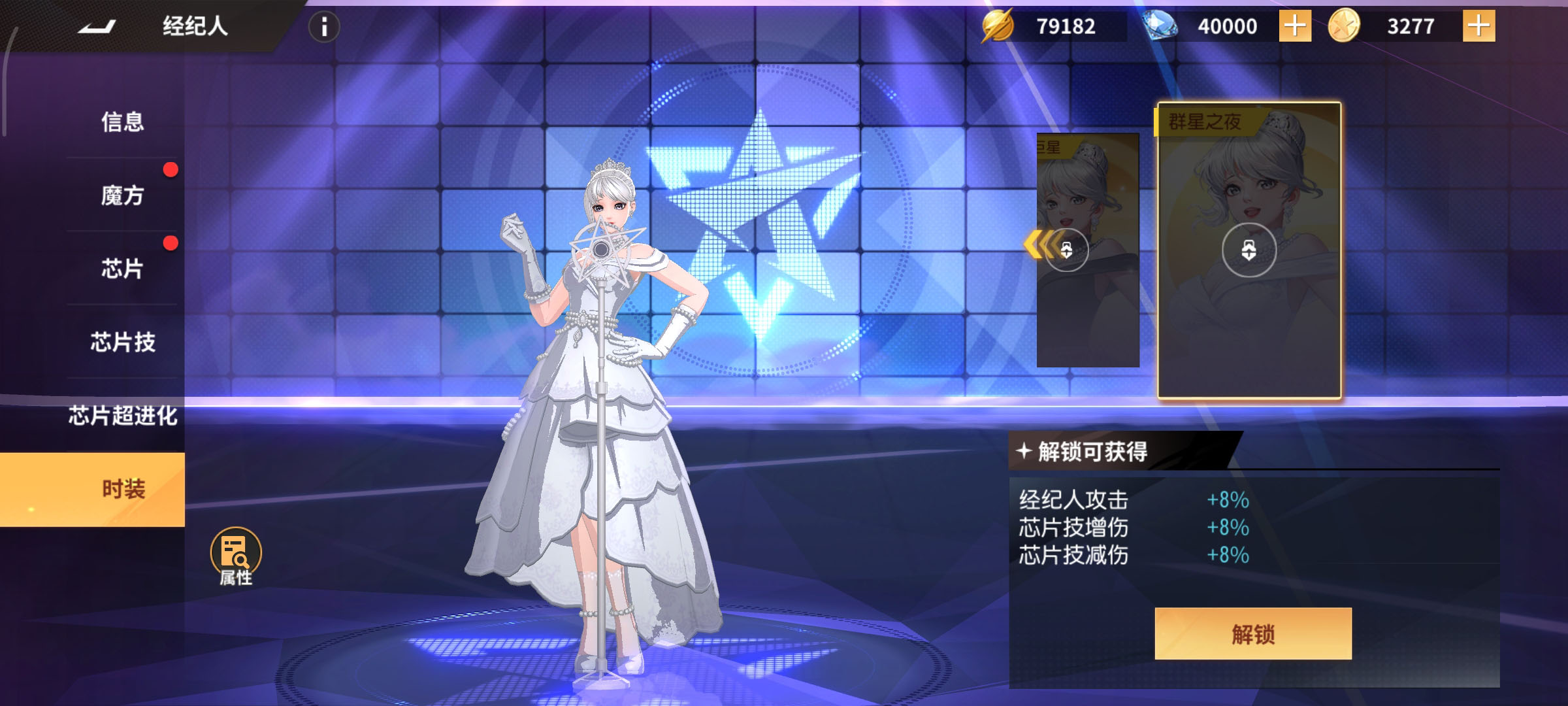Image resolution: width=1568 pixels, height=706 pixels.
Task: Go back using the top-left arrow
Action: click(97, 27)
